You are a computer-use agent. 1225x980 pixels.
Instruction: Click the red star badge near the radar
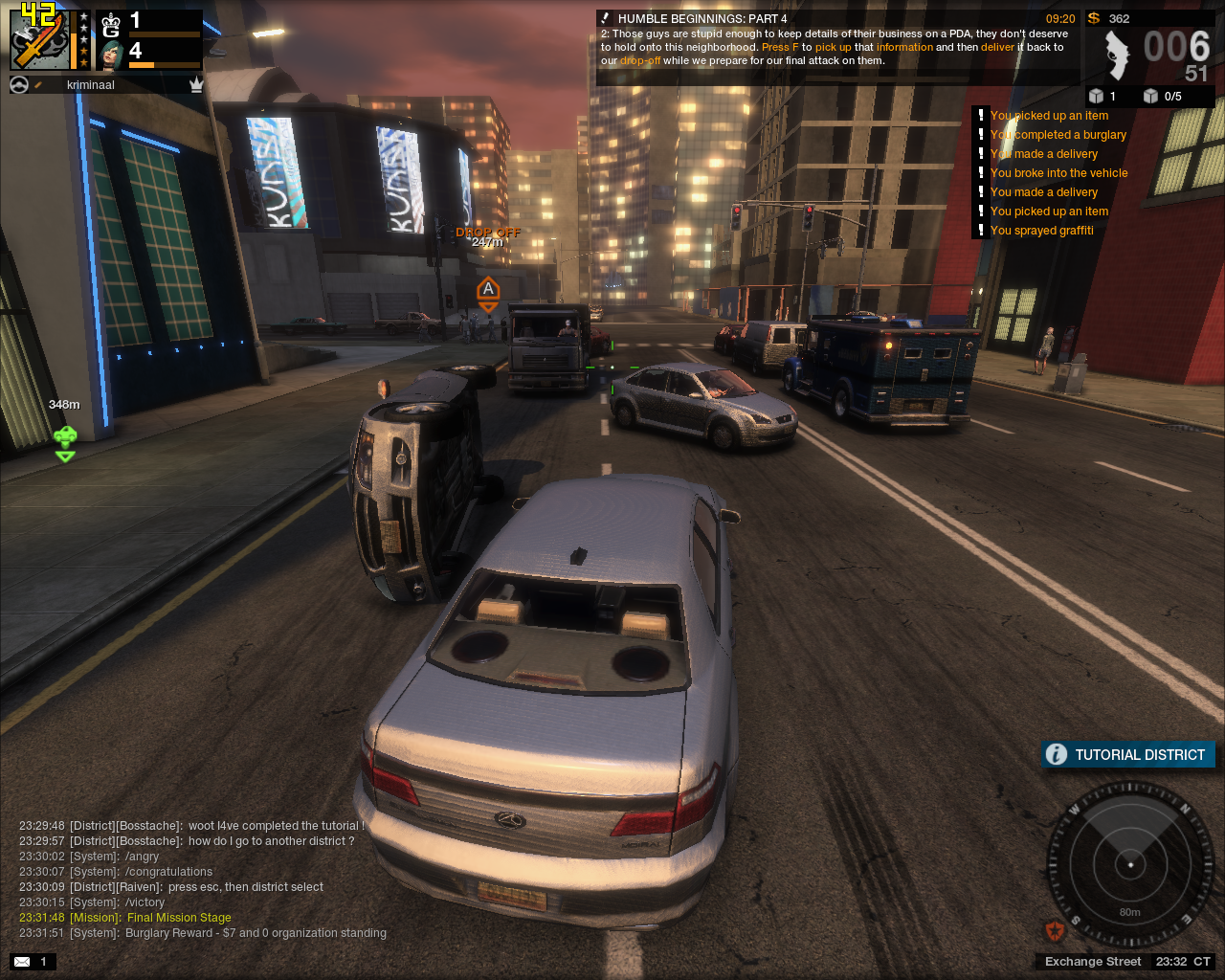pos(1055,930)
